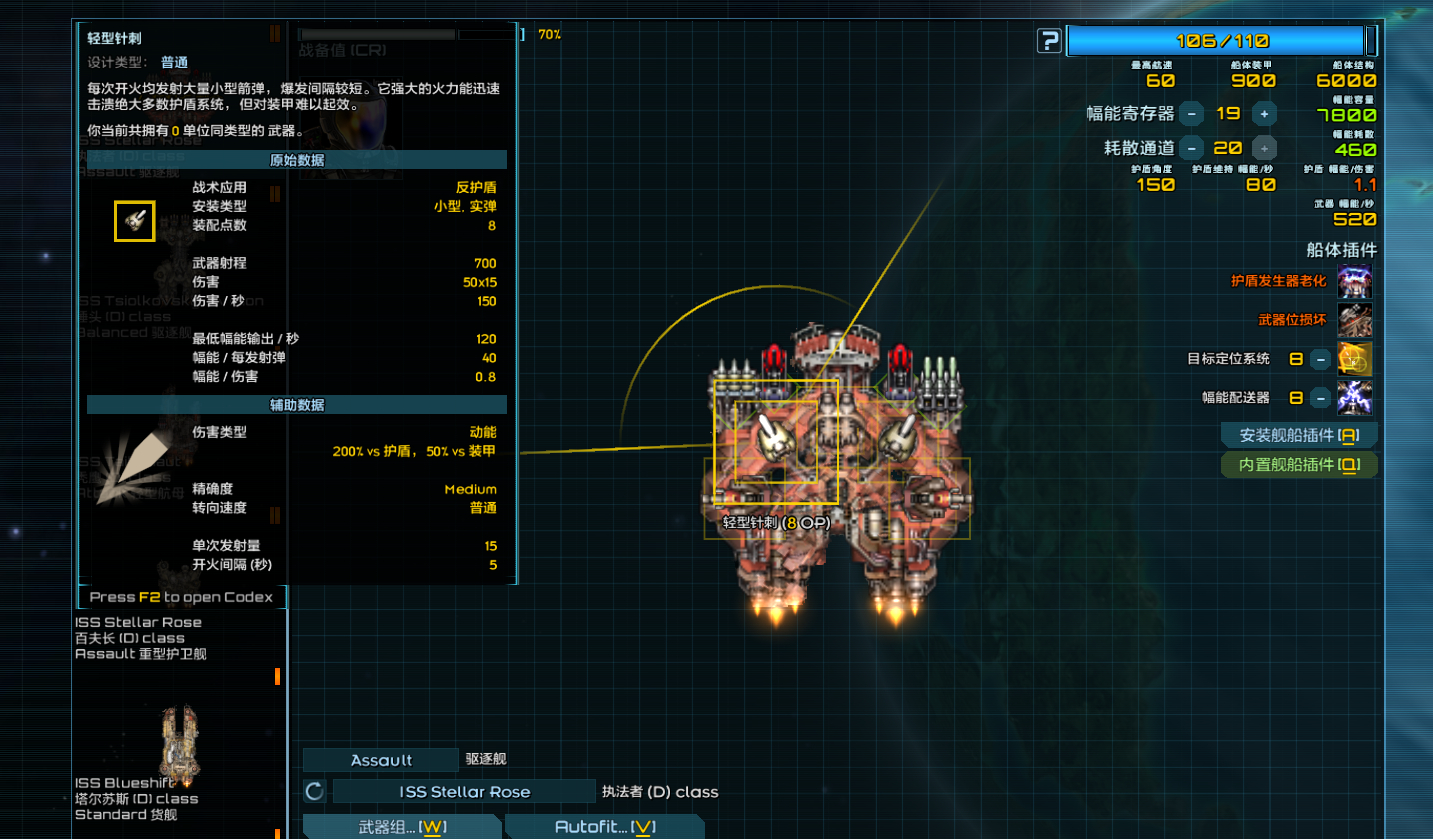Select the 武器位损坏 hull mod icon
Viewport: 1433px width, 839px height.
click(1354, 320)
